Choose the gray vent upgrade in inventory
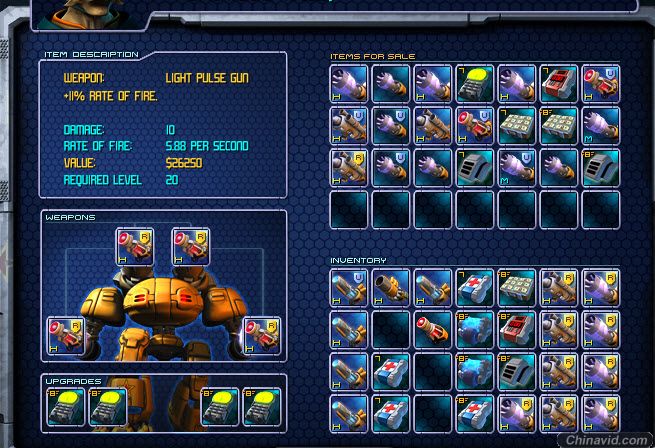The image size is (655, 448). (517, 369)
